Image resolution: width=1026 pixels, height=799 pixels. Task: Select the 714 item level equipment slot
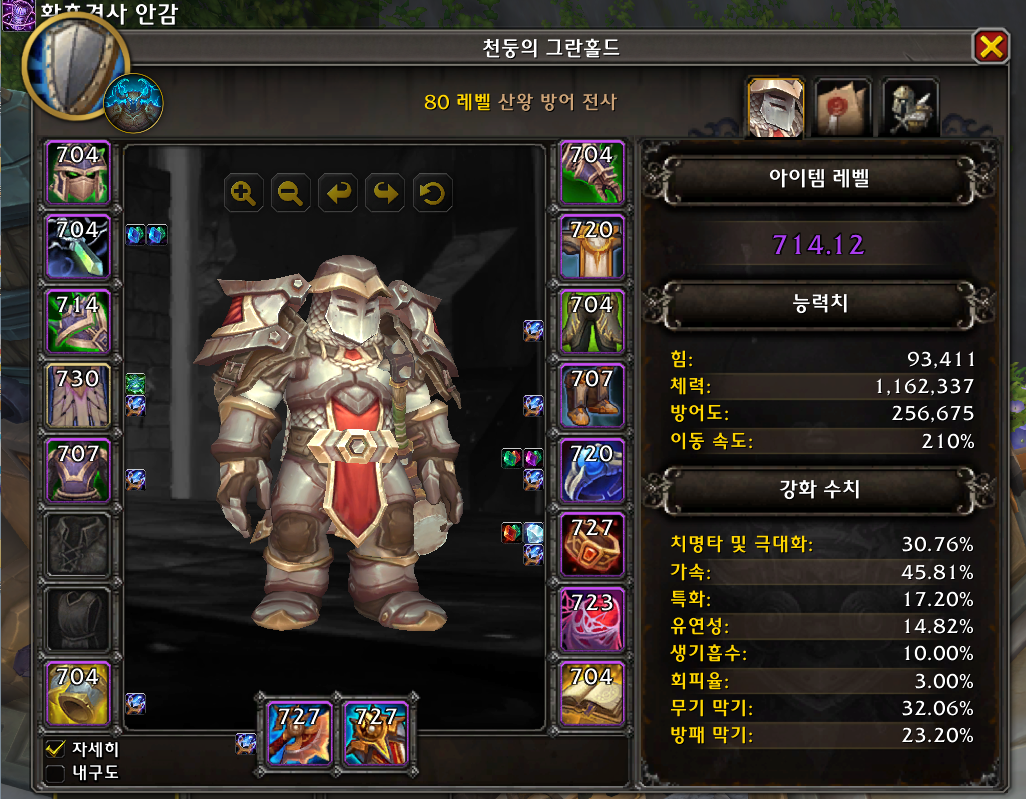[78, 322]
